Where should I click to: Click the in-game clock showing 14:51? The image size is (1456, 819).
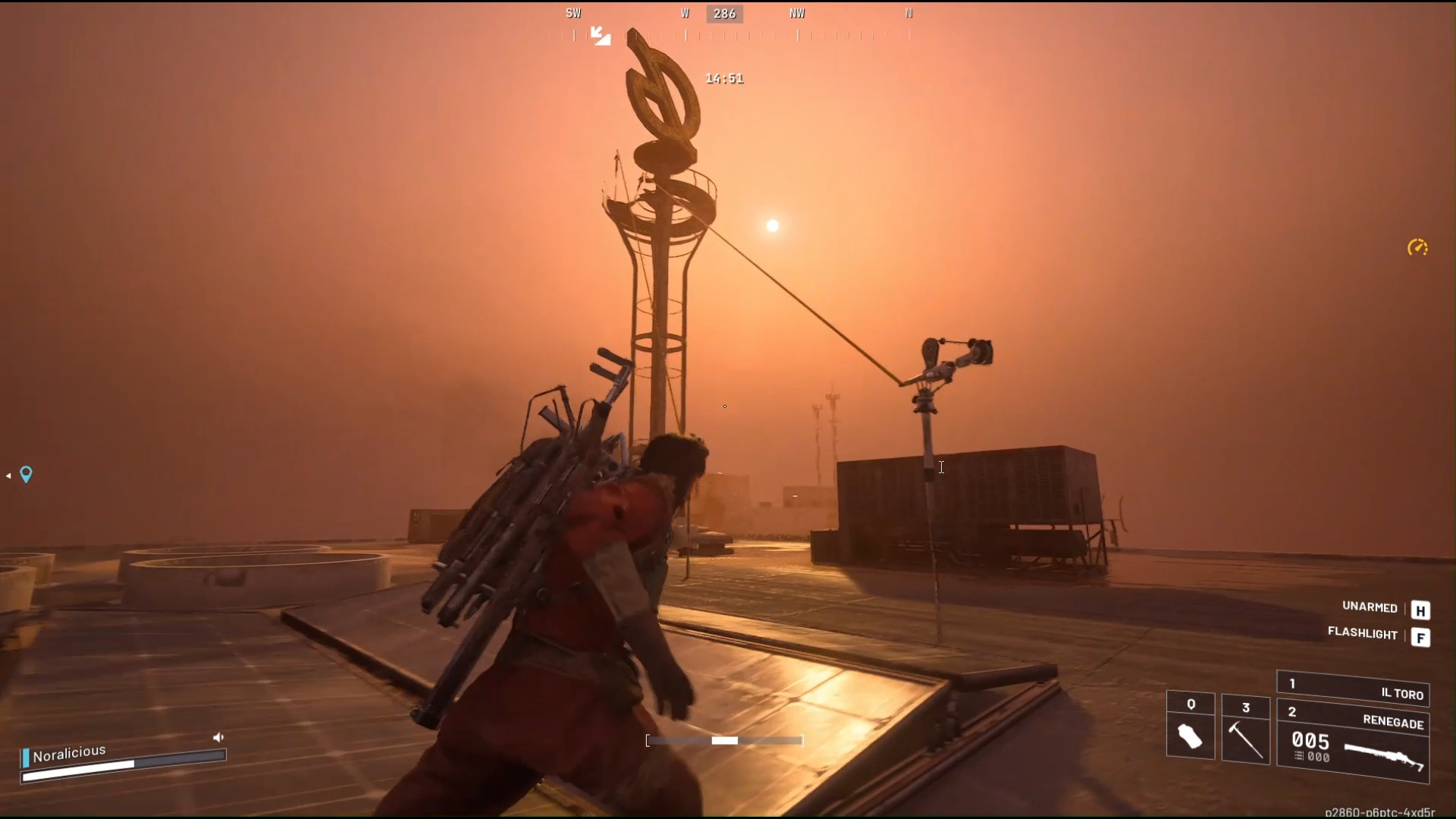(x=723, y=77)
